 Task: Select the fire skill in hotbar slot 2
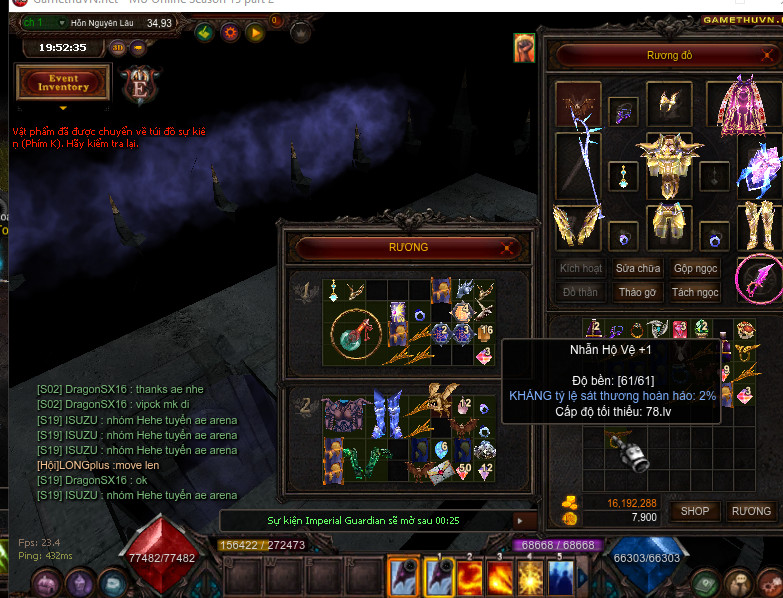[x=469, y=577]
